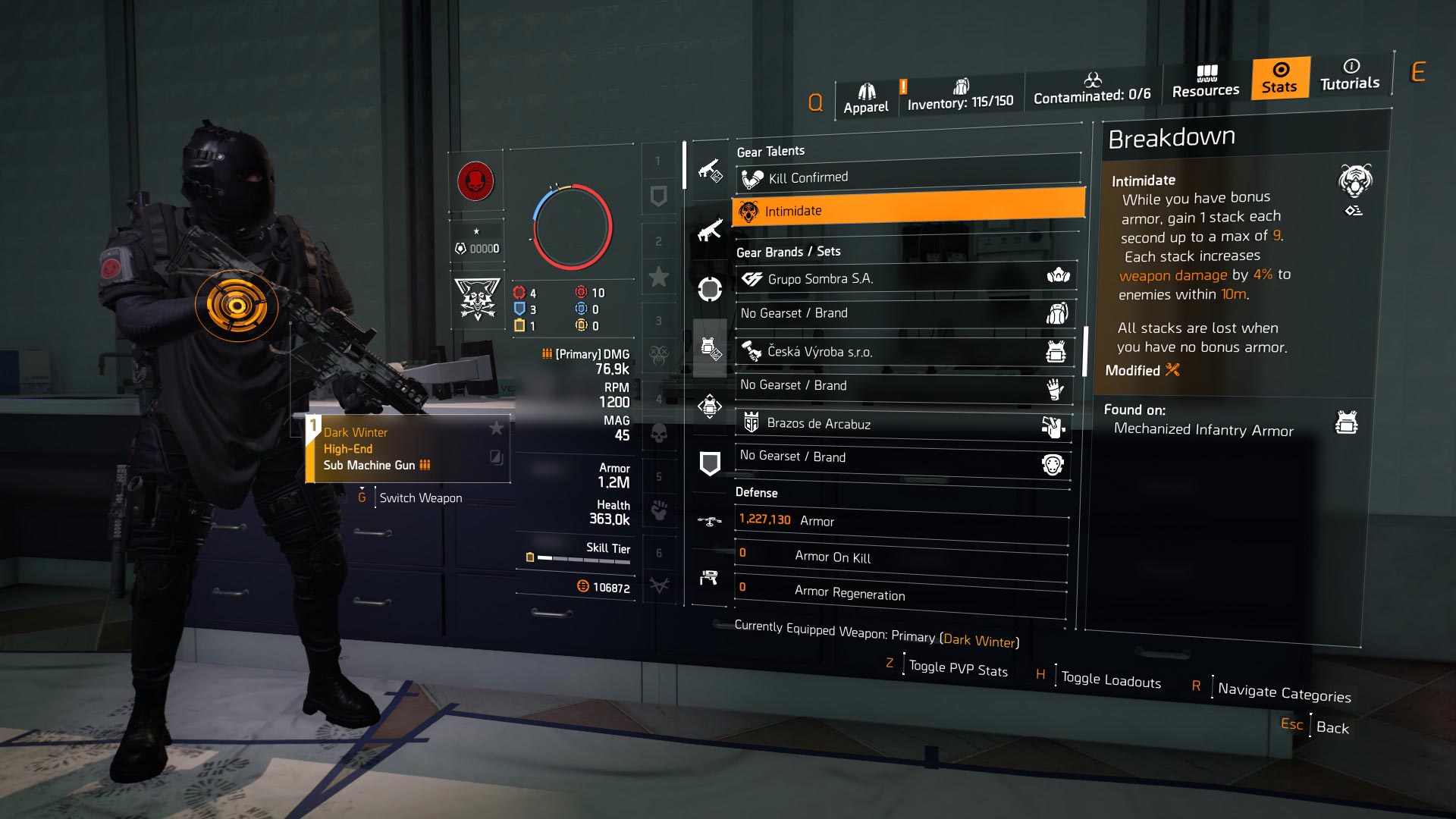
Task: Select the Brazos de Arcabuz brand row
Action: tap(902, 423)
